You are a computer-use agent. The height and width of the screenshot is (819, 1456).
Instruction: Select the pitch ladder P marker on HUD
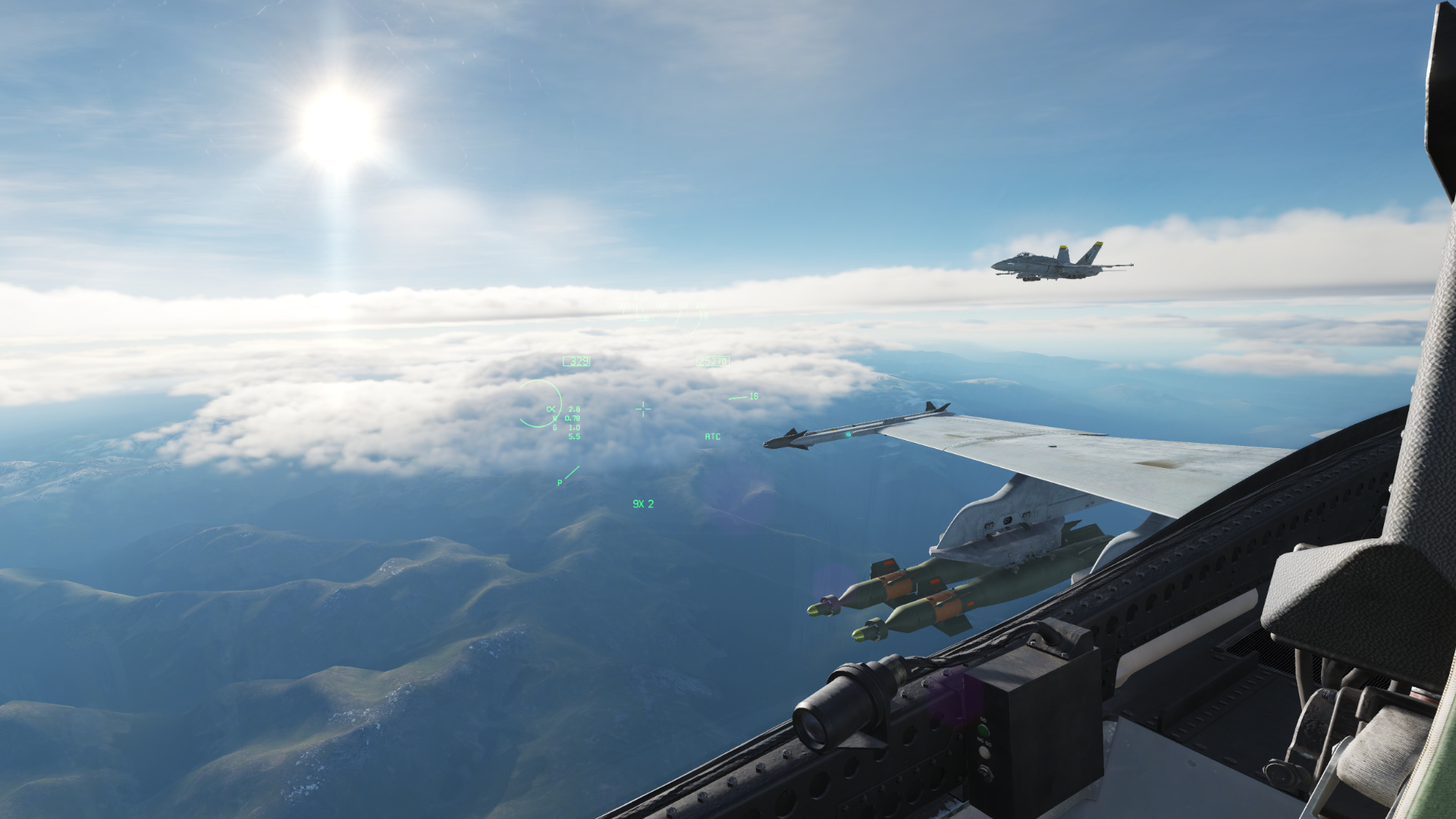(x=560, y=482)
